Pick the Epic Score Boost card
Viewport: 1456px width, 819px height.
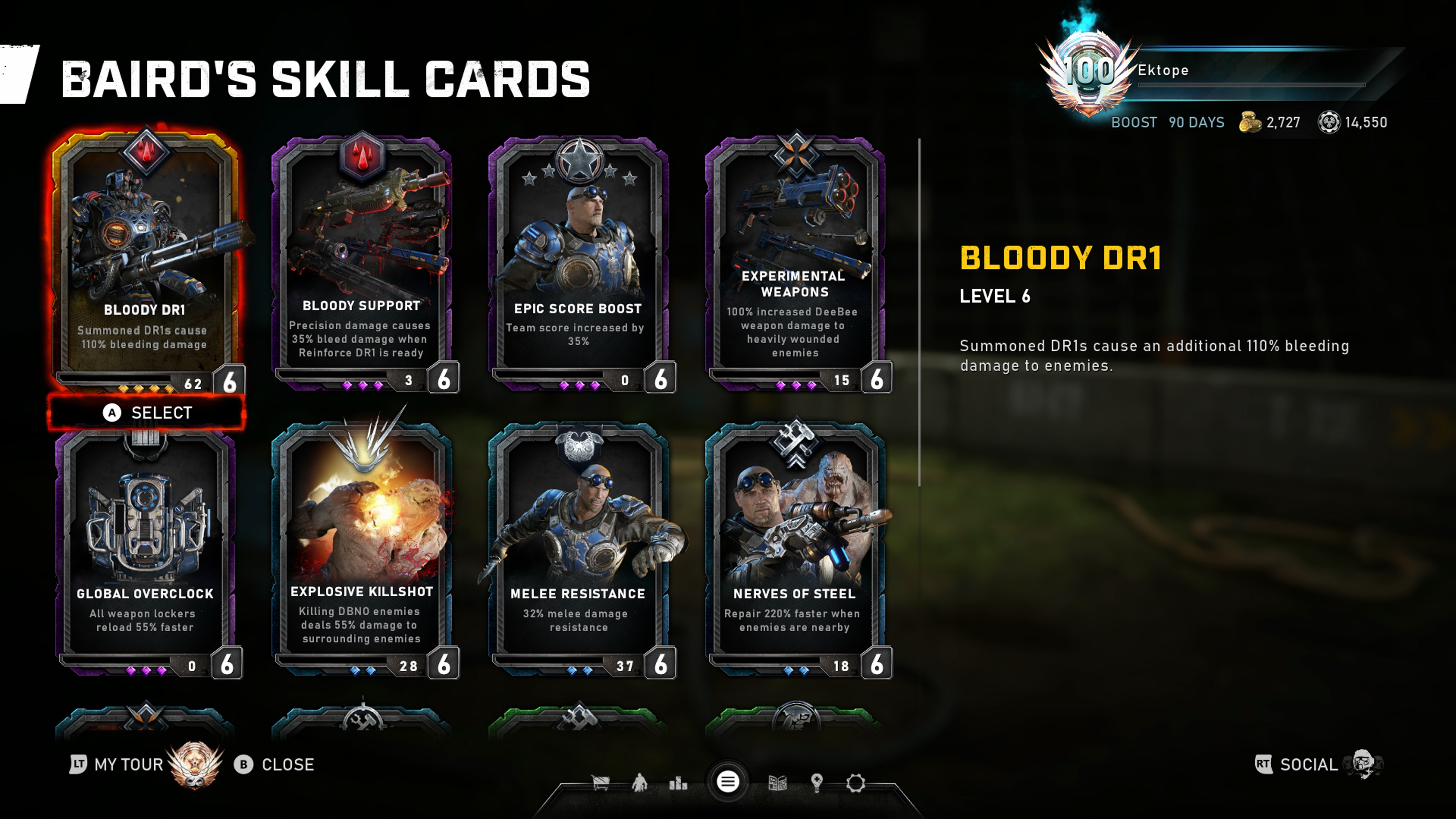pos(578,260)
